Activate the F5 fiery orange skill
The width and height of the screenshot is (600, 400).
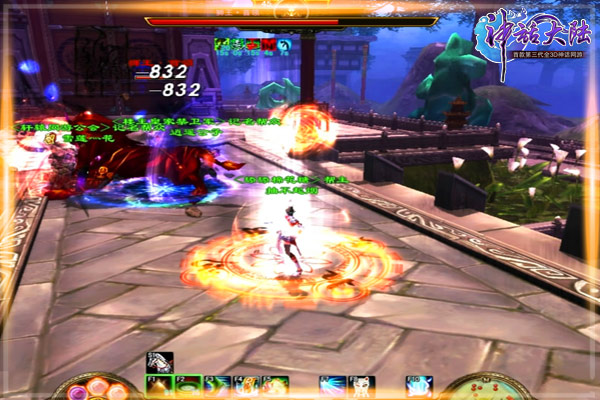tap(275, 385)
